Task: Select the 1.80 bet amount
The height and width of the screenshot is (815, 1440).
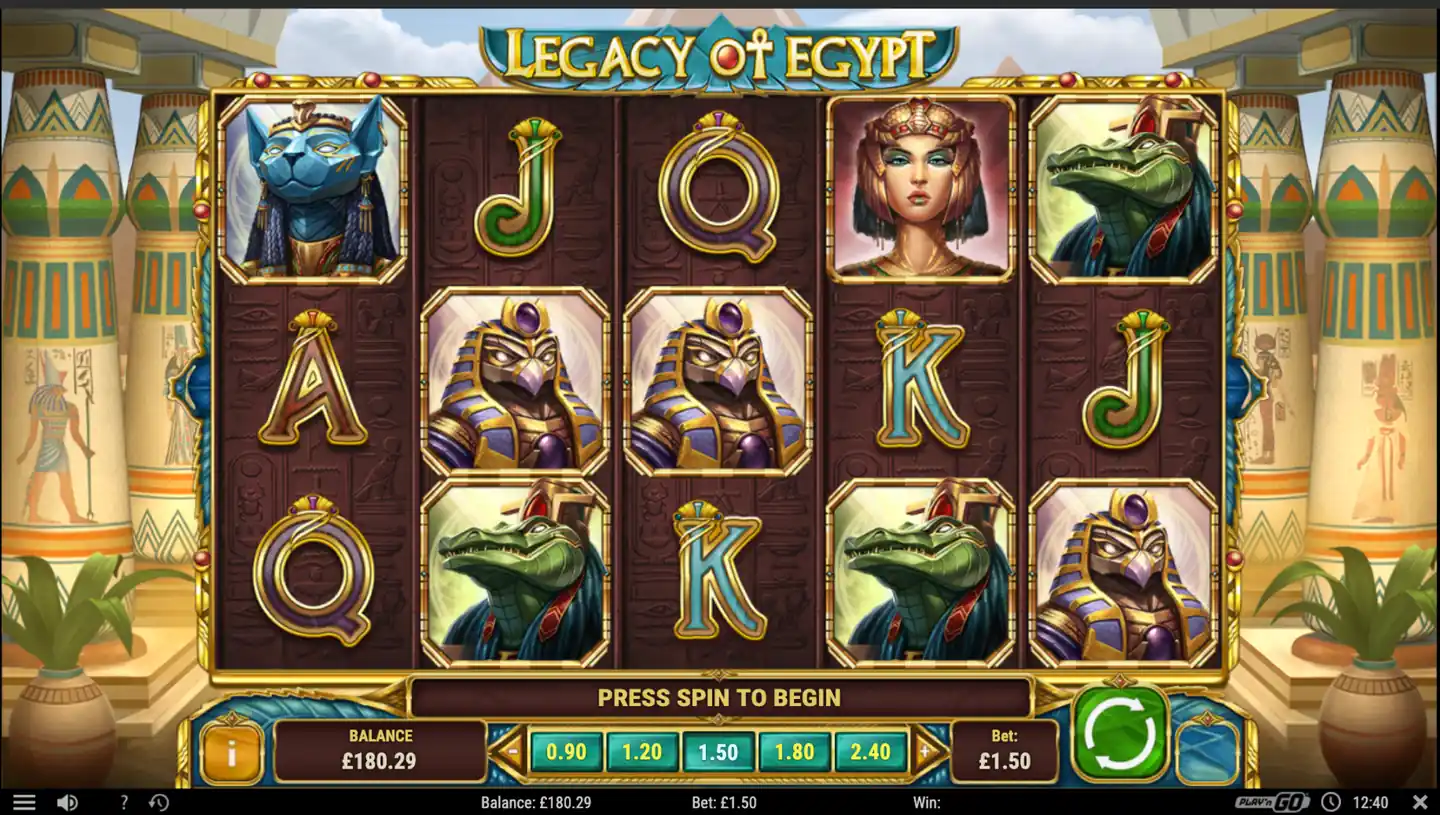Action: (793, 752)
